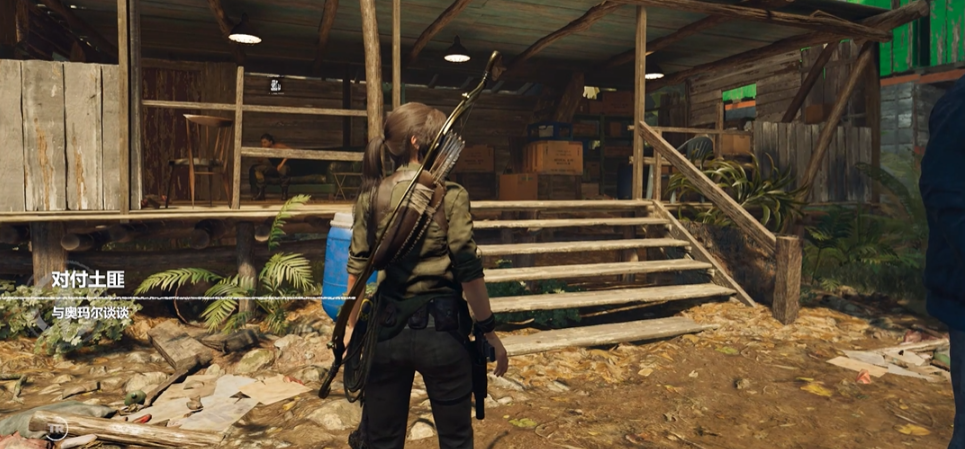The image size is (965, 449).
Task: Select the 对付土匪 quest title
Action: [x=87, y=281]
